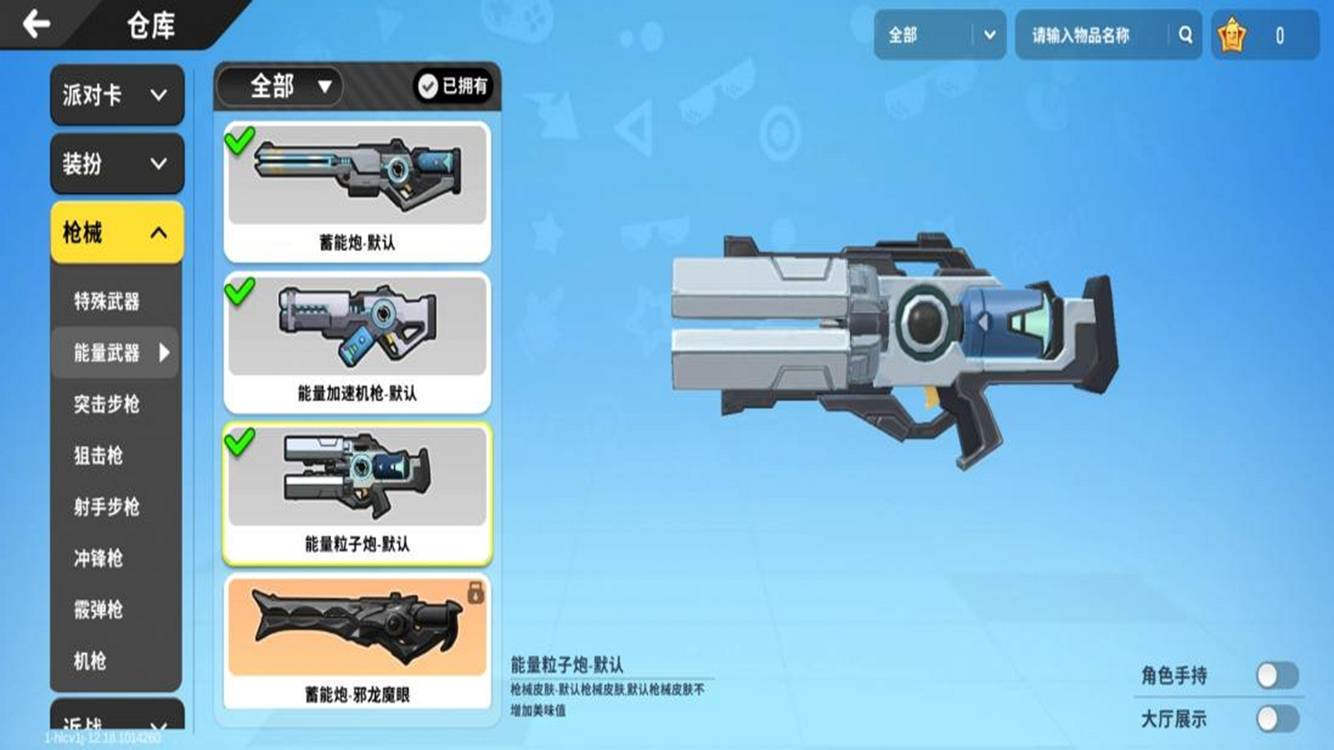Expand the 派对卡 category

click(x=117, y=95)
